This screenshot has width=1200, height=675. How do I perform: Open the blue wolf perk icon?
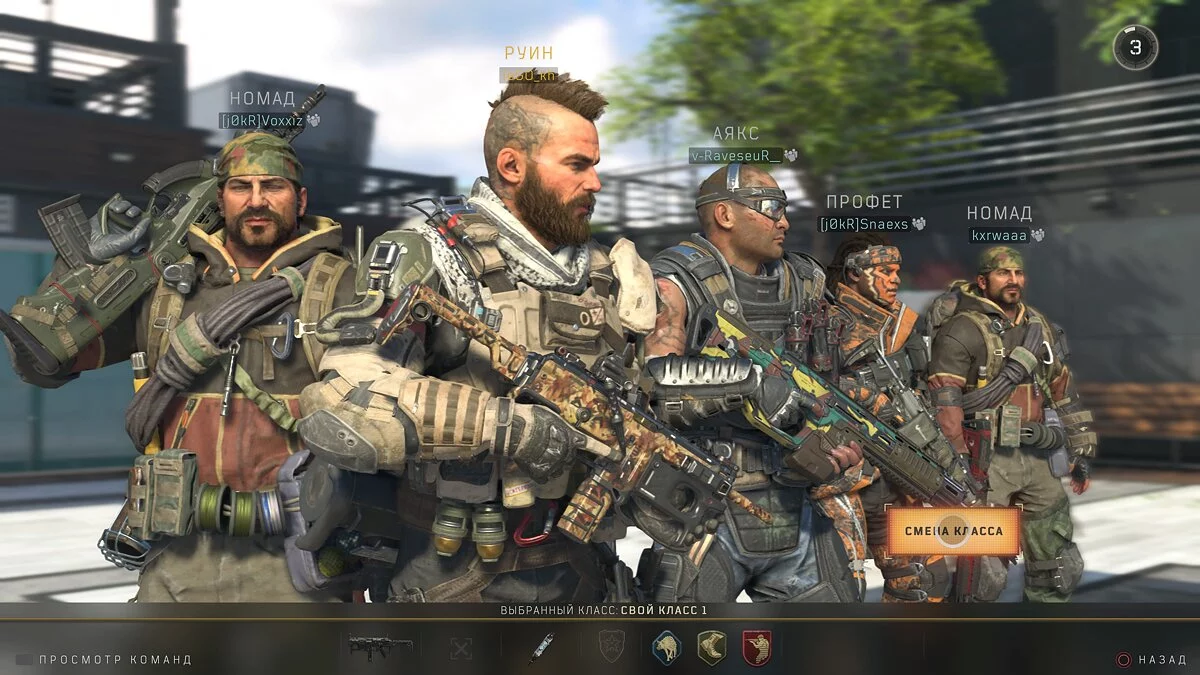pyautogui.click(x=667, y=647)
